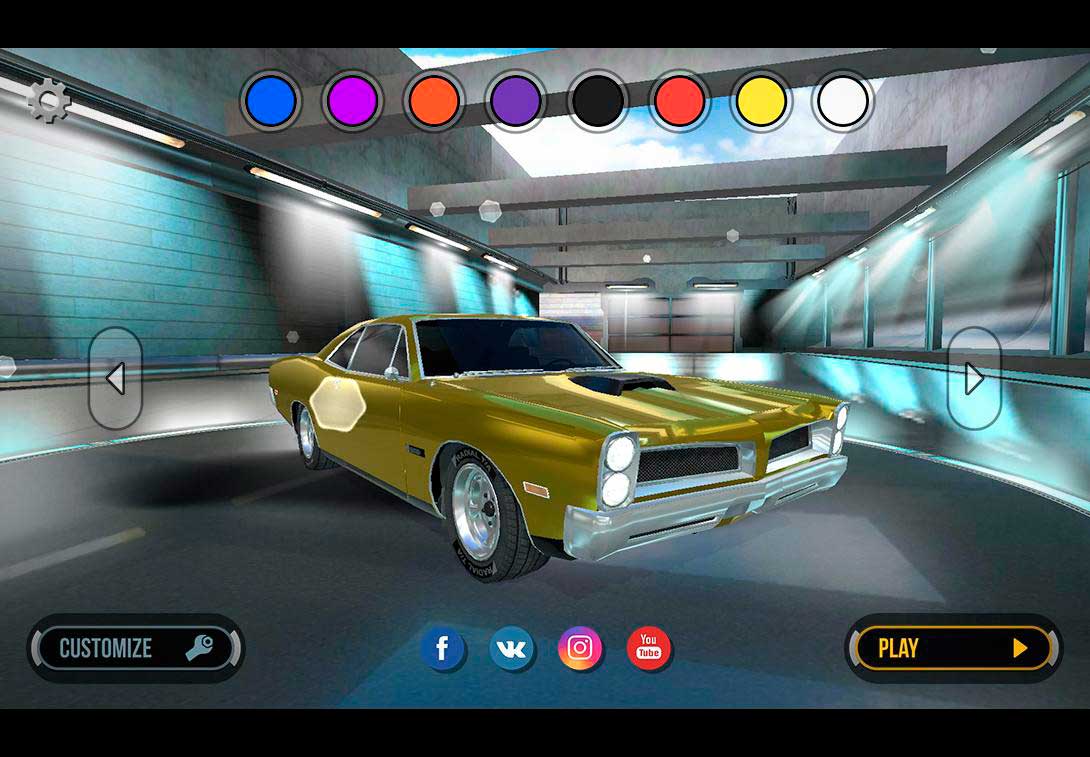1090x757 pixels.
Task: Apply the dark violet paint swatch
Action: click(516, 101)
